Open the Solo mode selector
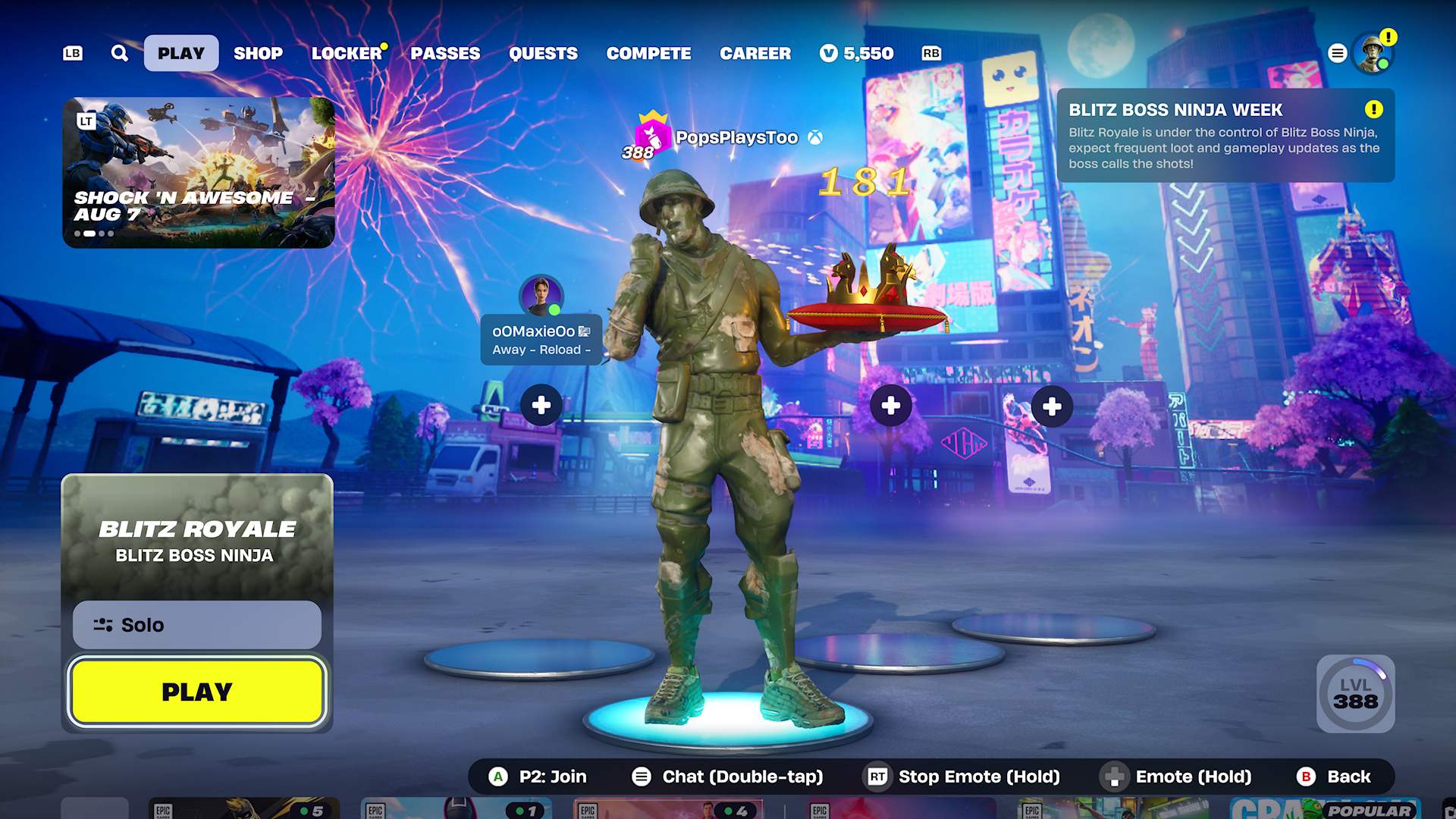This screenshot has width=1456, height=819. [196, 624]
